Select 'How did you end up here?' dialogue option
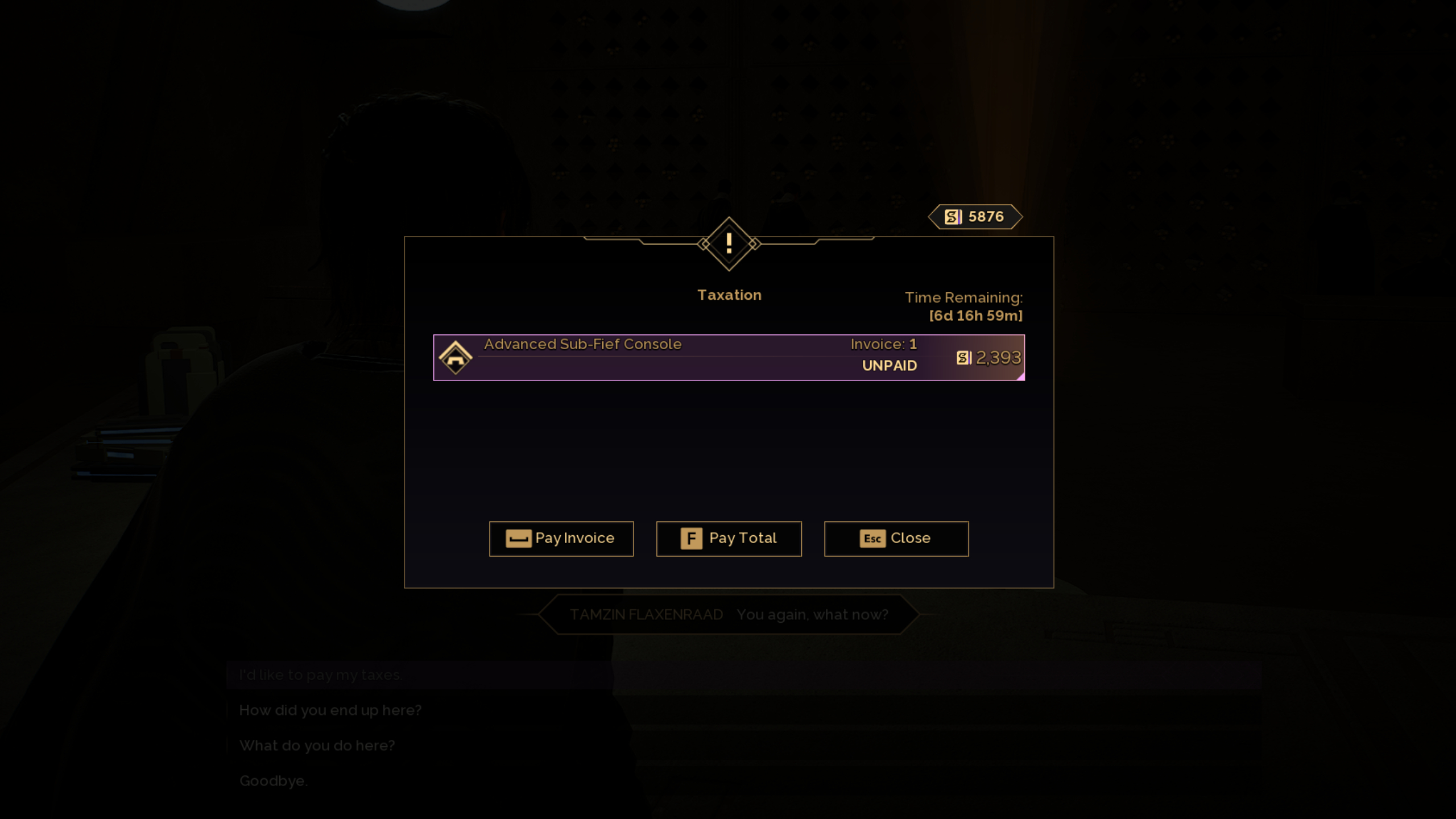The height and width of the screenshot is (819, 1456). (330, 710)
